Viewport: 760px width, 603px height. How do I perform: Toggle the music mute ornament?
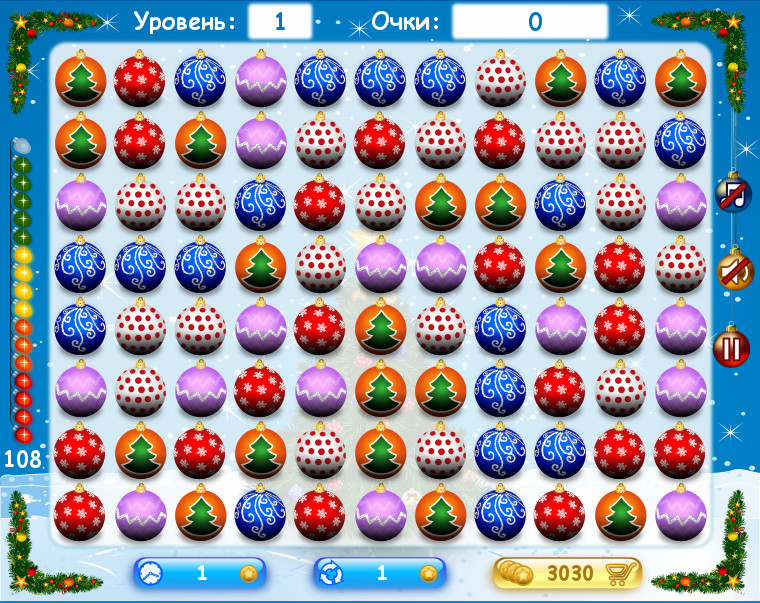[x=733, y=194]
